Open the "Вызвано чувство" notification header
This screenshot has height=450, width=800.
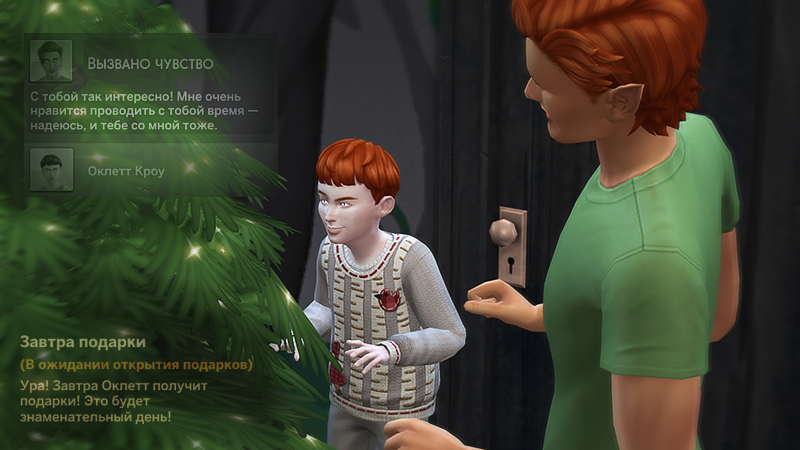click(x=150, y=63)
